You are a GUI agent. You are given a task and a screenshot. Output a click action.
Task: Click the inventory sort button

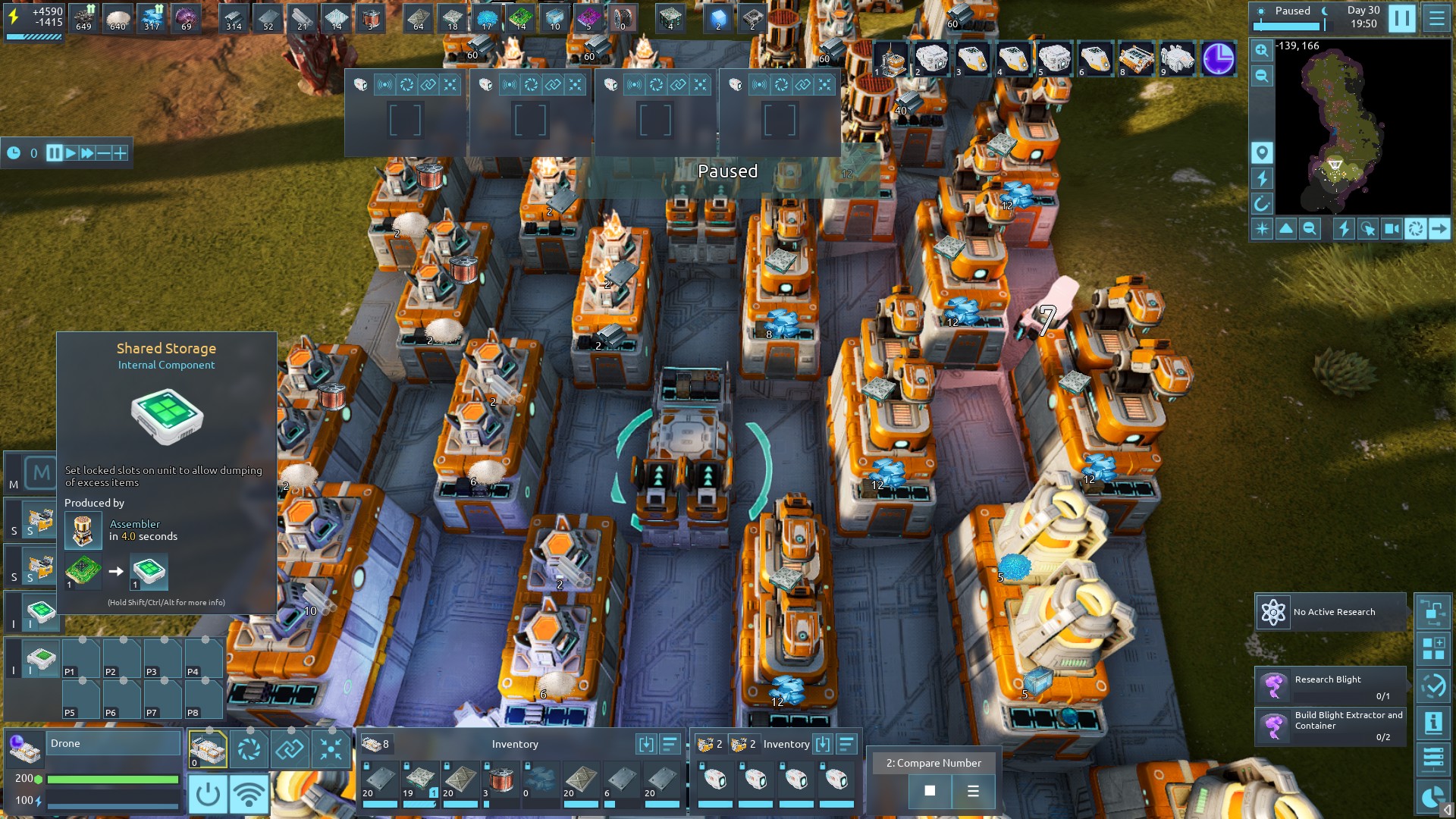coord(670,744)
